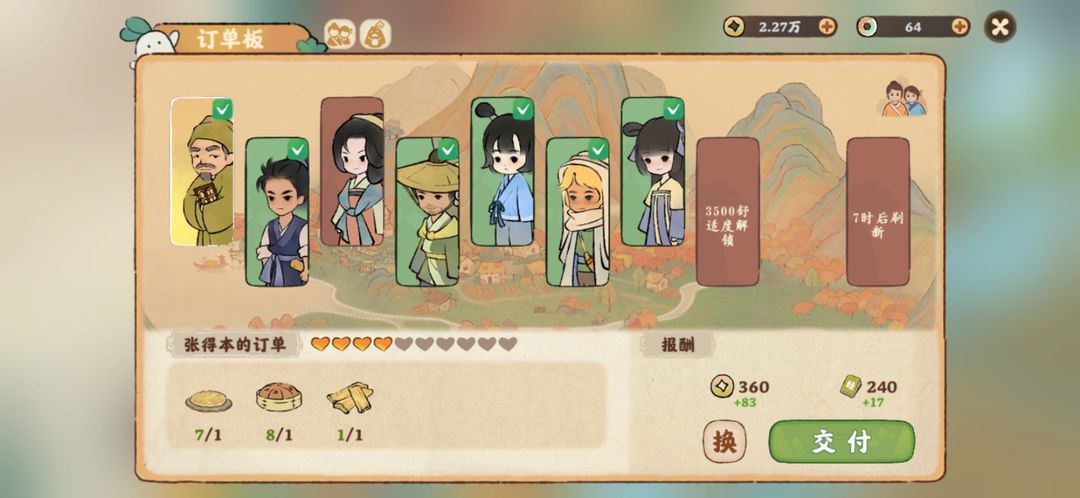Select the girl in light blue robe order
The height and width of the screenshot is (498, 1080).
coord(502,172)
